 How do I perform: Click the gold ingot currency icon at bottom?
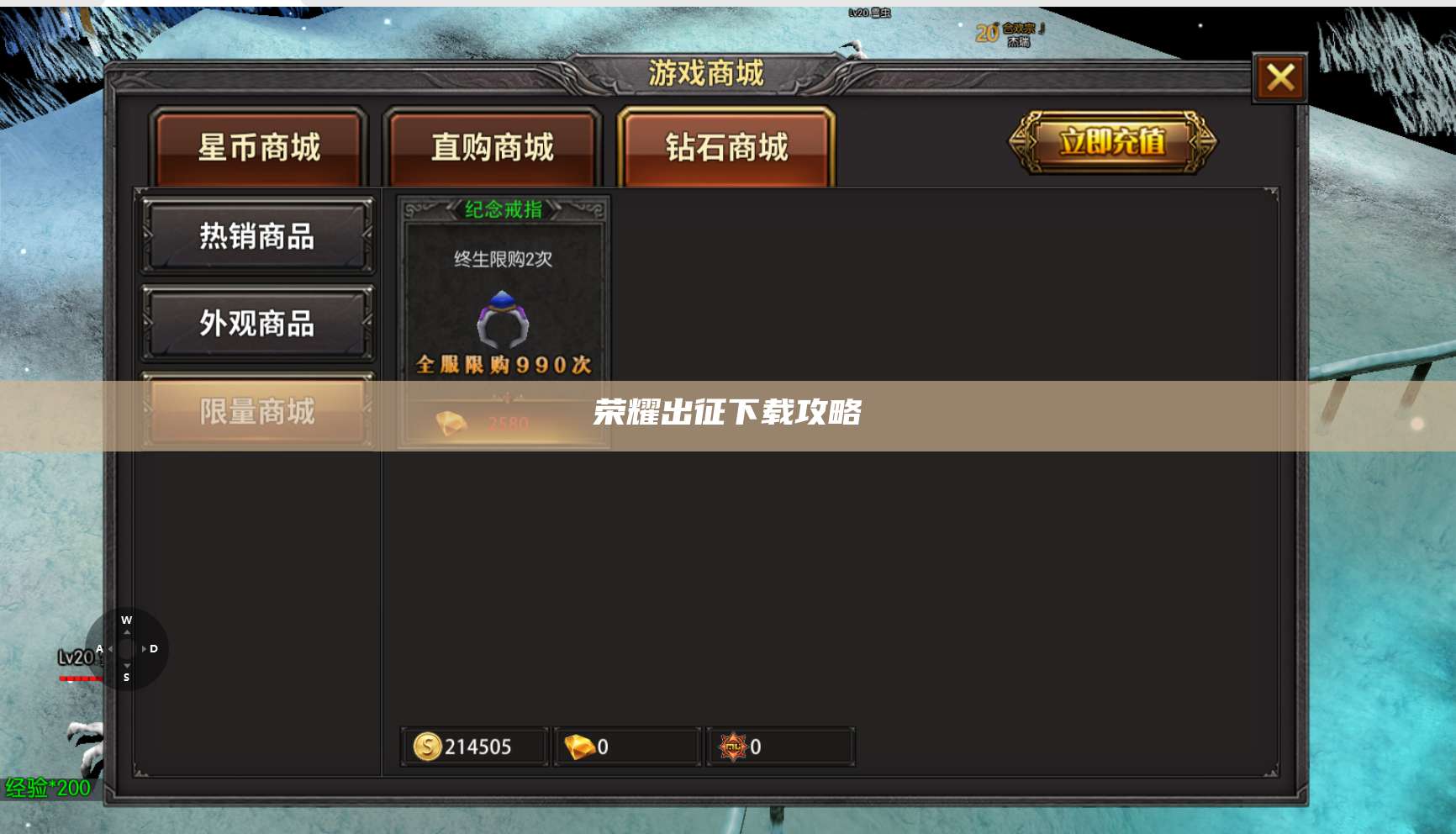coord(579,746)
